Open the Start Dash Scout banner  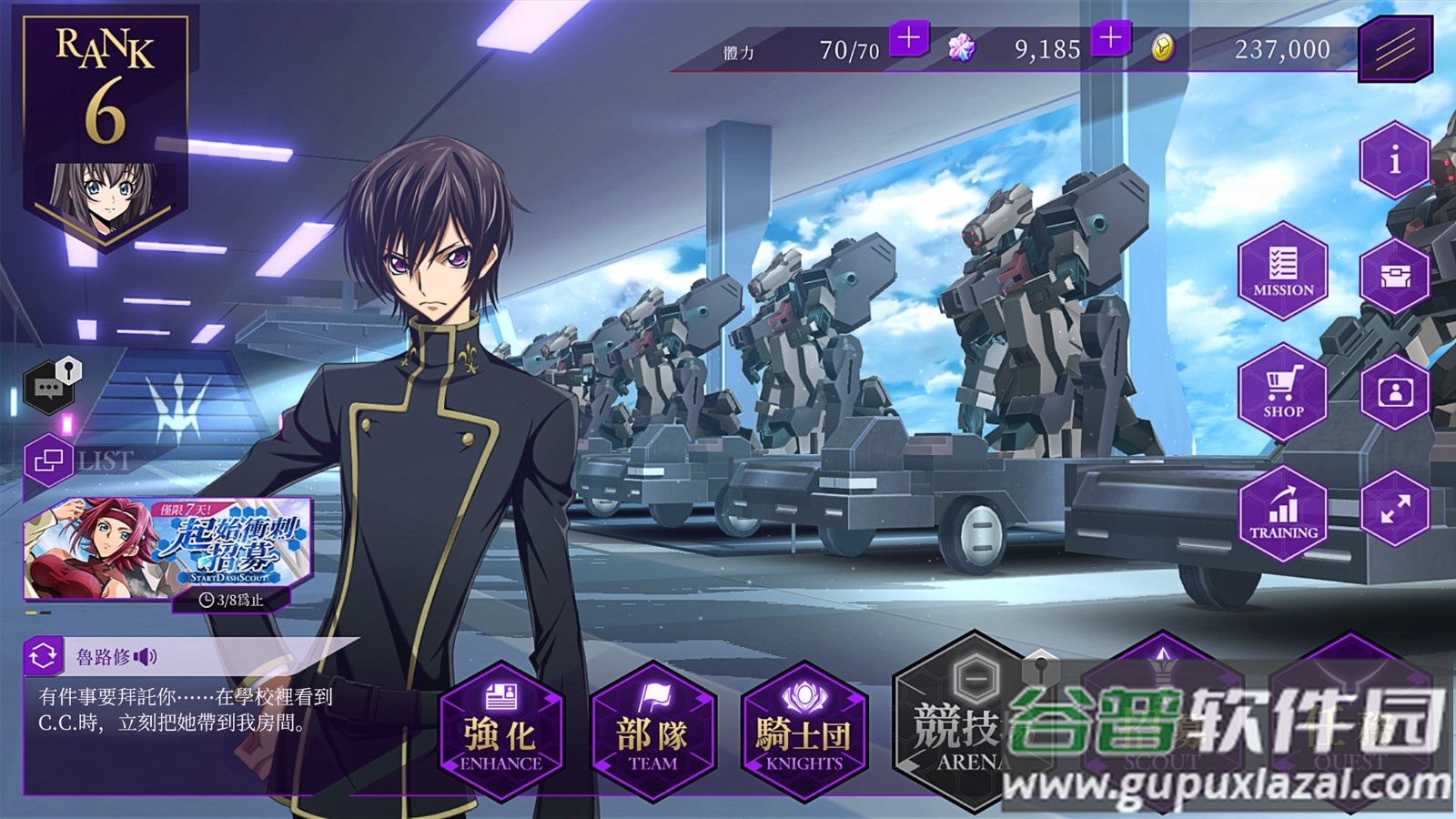pyautogui.click(x=168, y=548)
